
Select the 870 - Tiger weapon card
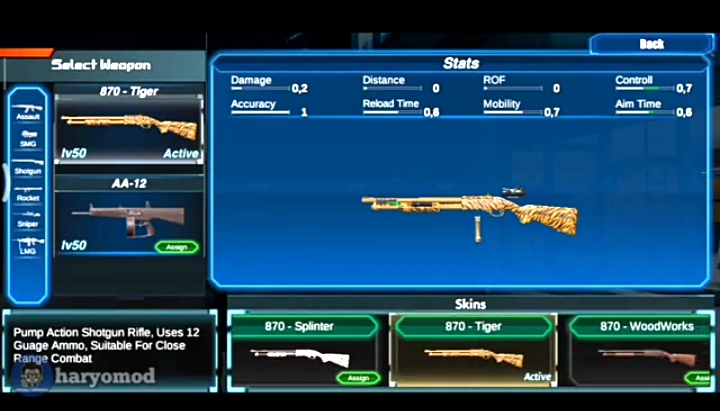click(x=128, y=128)
